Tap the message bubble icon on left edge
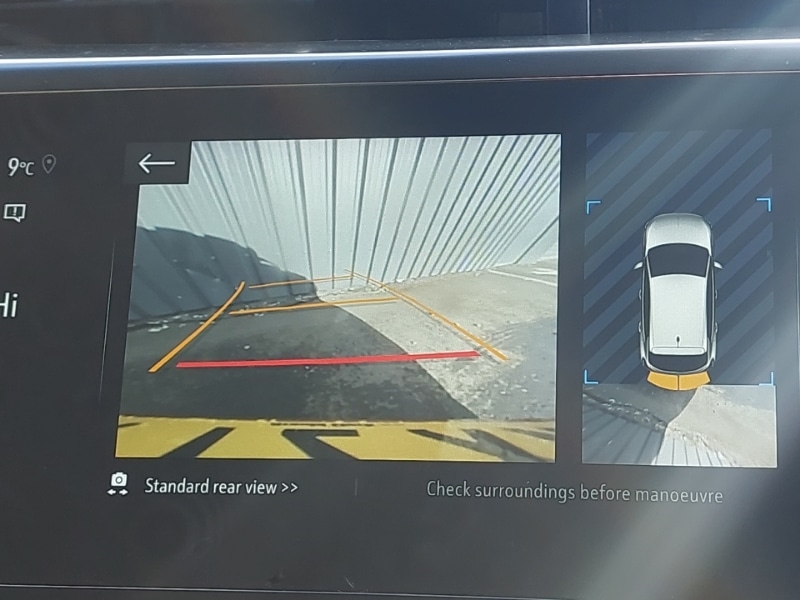 [15, 212]
